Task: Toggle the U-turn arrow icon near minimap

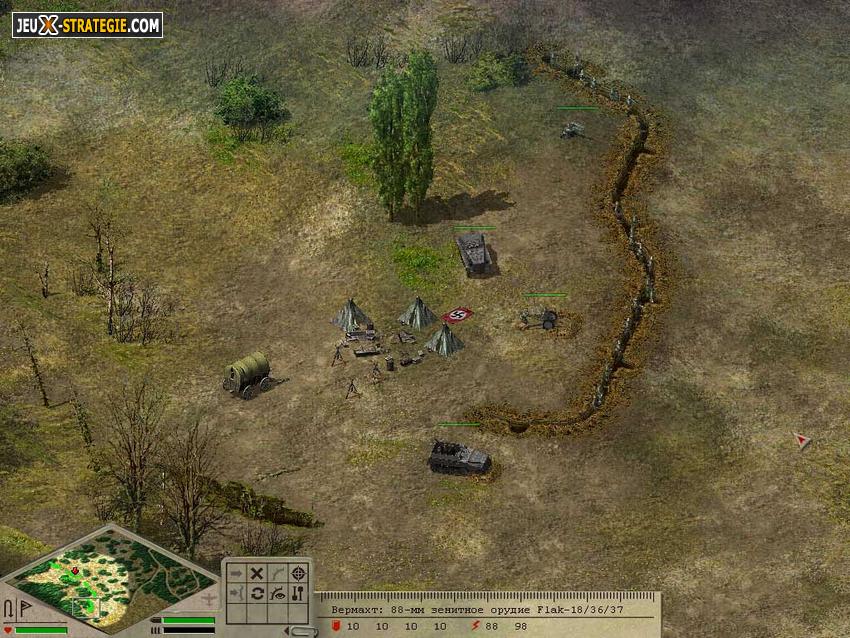Action: point(8,608)
